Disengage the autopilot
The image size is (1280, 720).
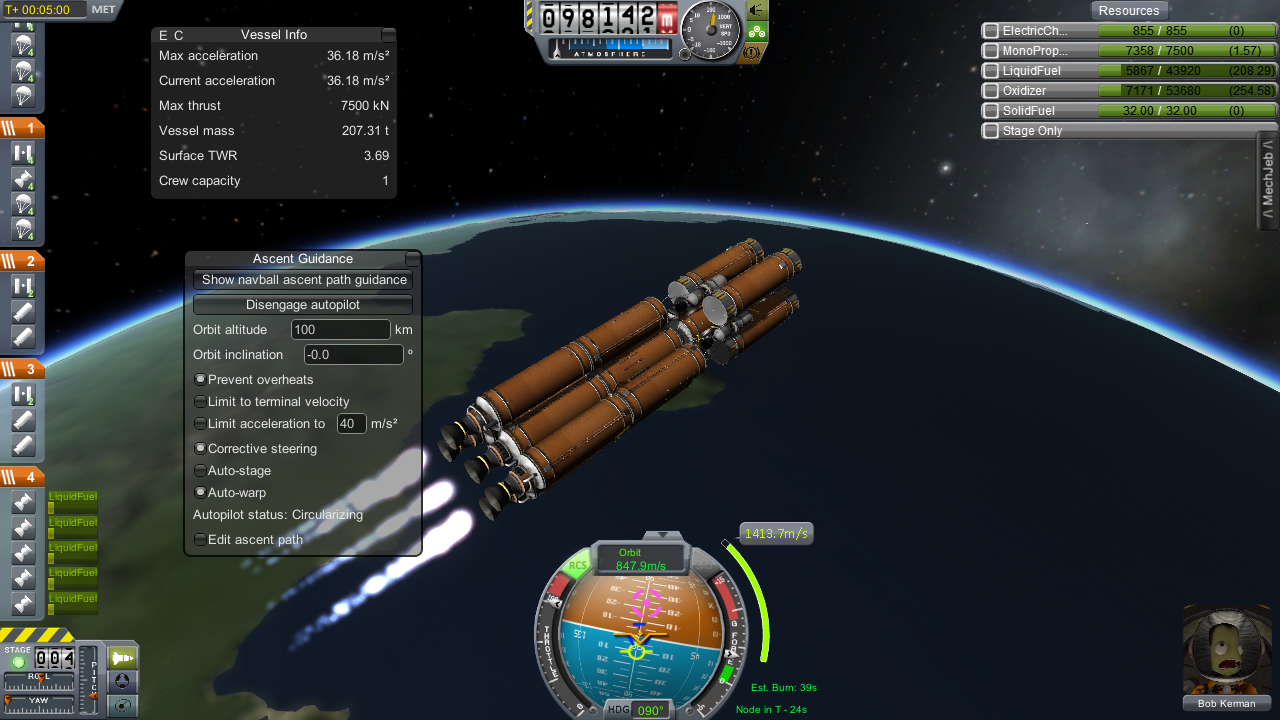click(x=303, y=305)
